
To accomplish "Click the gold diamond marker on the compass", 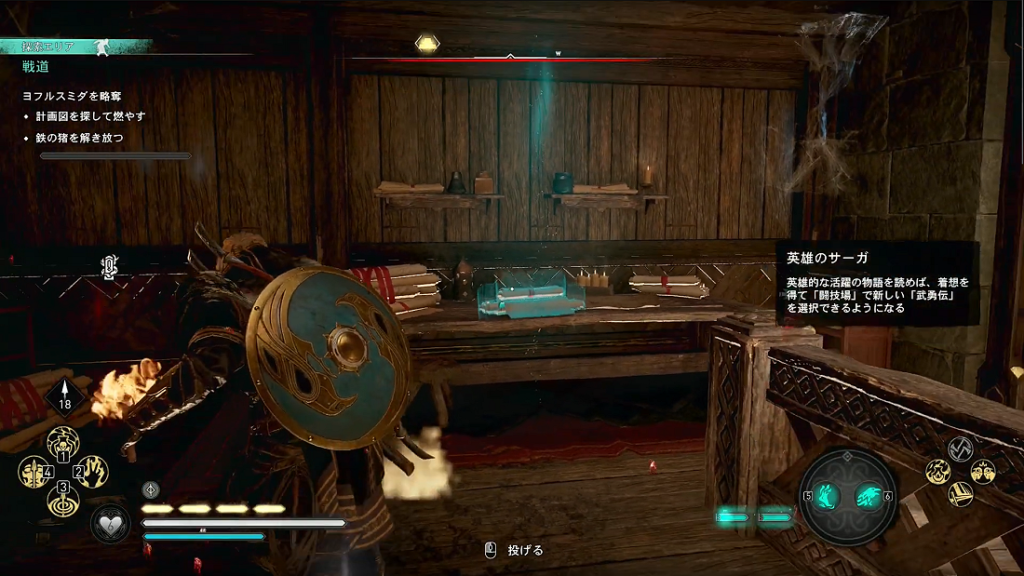I will tap(427, 44).
